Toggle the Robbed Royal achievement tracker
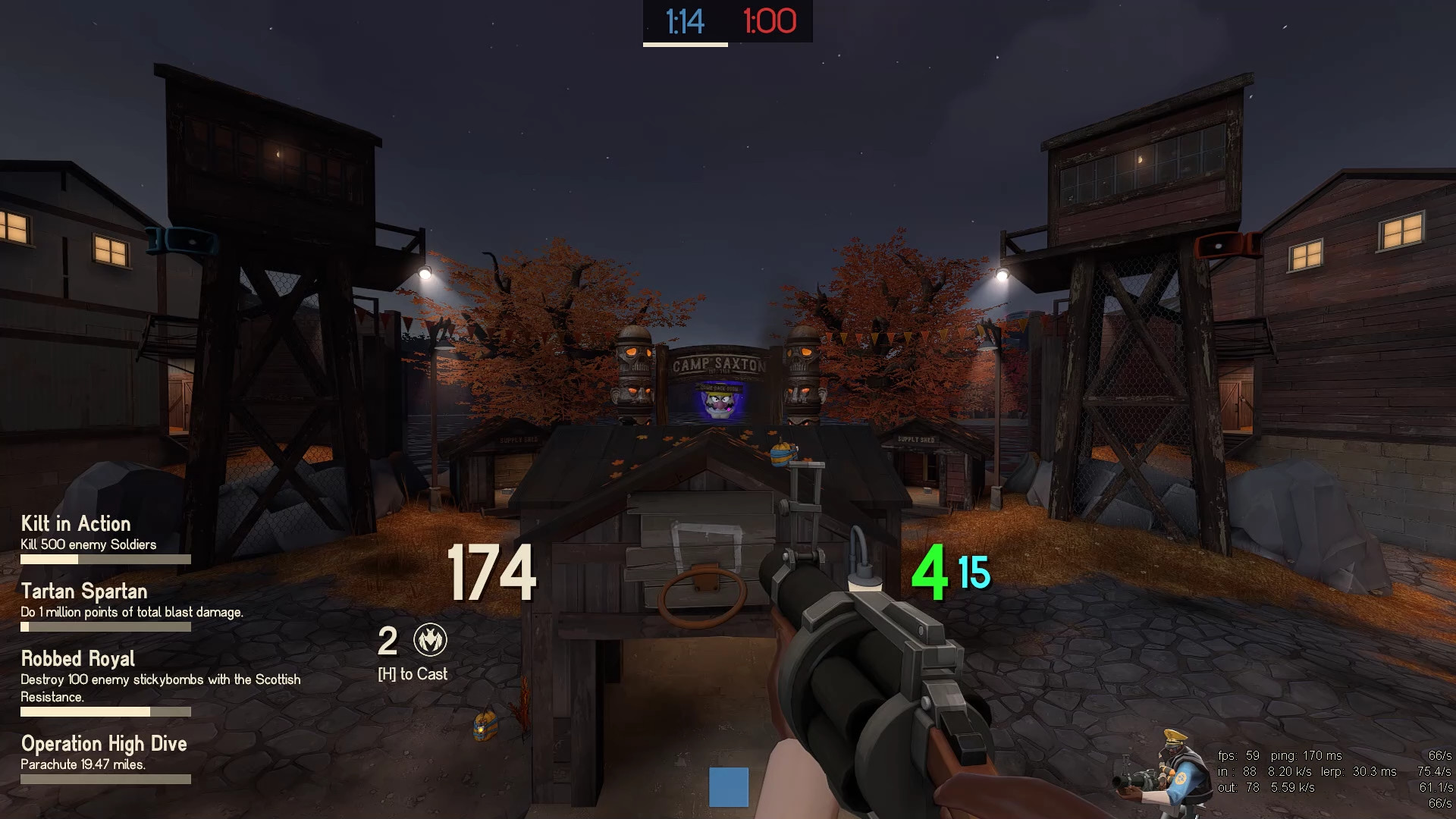 click(x=77, y=659)
